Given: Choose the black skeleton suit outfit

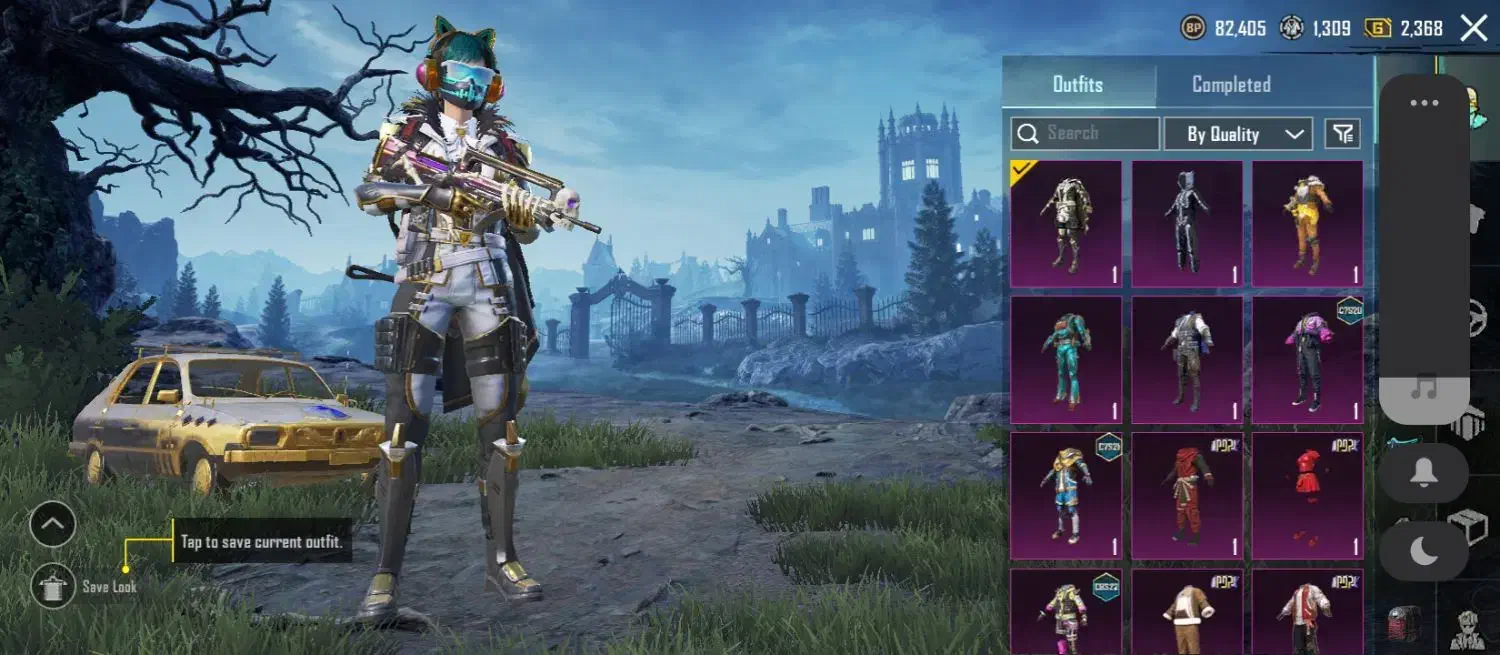Looking at the screenshot, I should click(1187, 224).
